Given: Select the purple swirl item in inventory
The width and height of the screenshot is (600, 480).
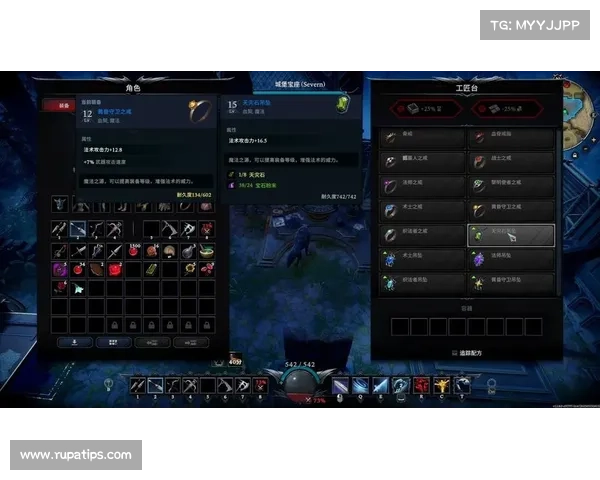Looking at the screenshot, I should (60, 268).
